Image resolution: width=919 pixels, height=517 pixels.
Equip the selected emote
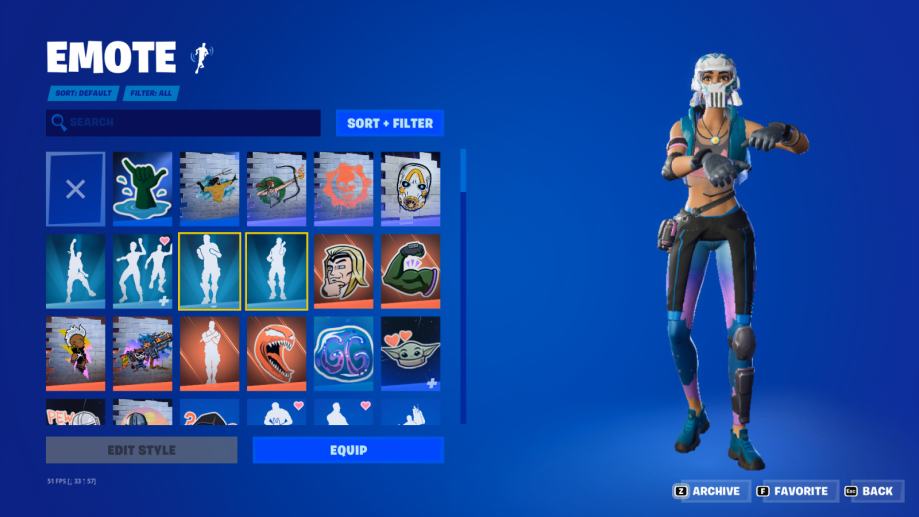coord(348,450)
